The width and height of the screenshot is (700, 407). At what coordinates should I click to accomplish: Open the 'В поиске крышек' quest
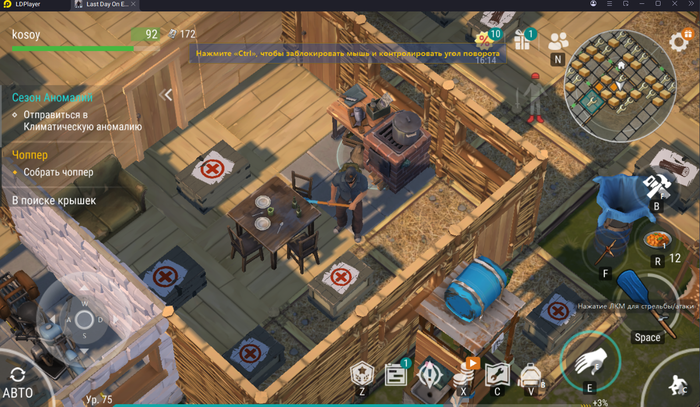click(x=54, y=201)
